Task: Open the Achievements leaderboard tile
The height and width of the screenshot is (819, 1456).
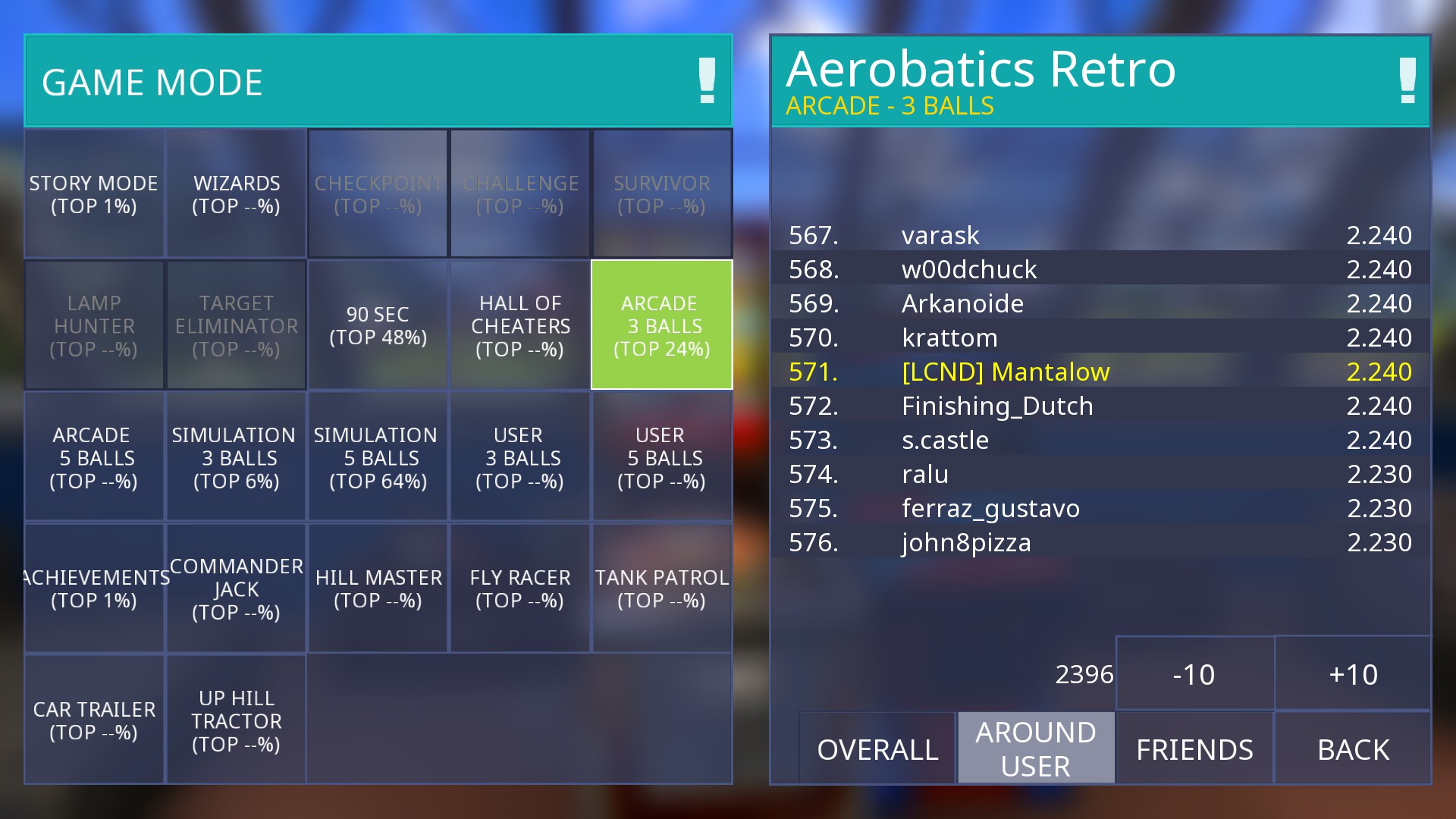Action: click(94, 588)
